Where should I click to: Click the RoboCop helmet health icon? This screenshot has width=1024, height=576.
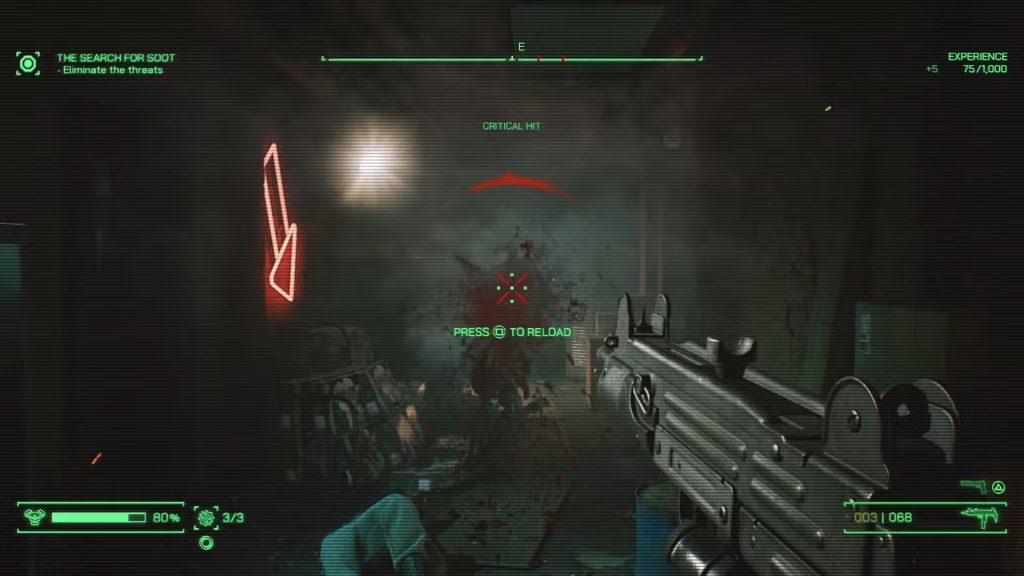[x=34, y=517]
